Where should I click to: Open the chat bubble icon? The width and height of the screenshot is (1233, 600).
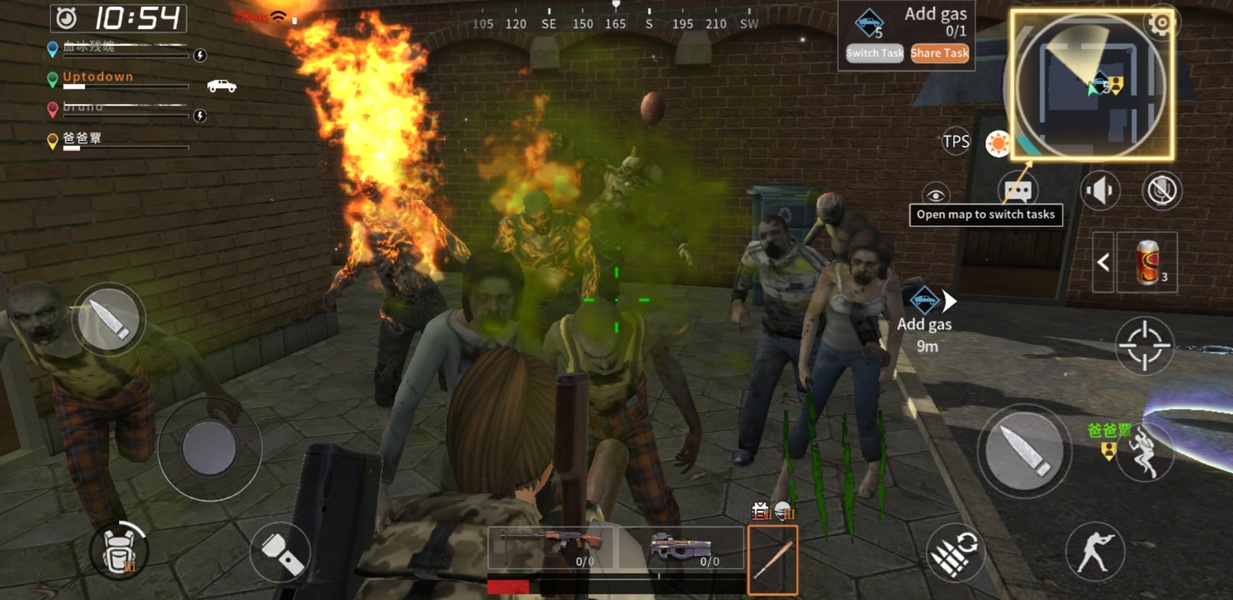tap(1017, 189)
